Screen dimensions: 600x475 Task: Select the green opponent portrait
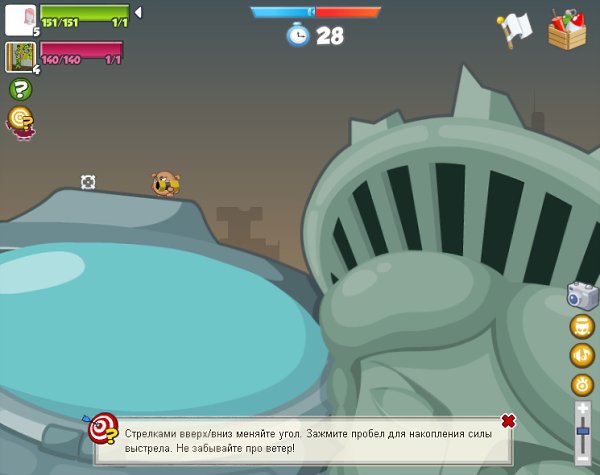pos(20,56)
